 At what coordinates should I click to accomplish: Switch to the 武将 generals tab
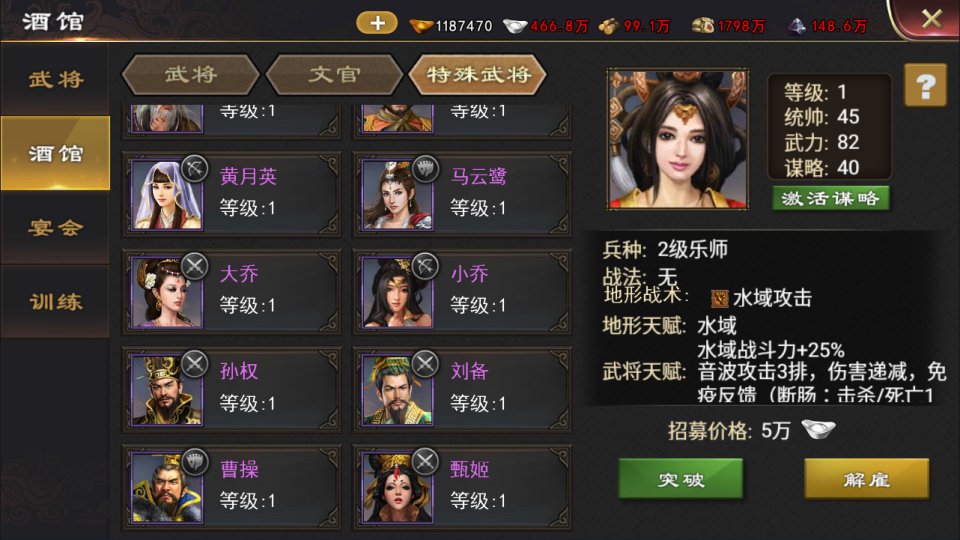[x=190, y=74]
